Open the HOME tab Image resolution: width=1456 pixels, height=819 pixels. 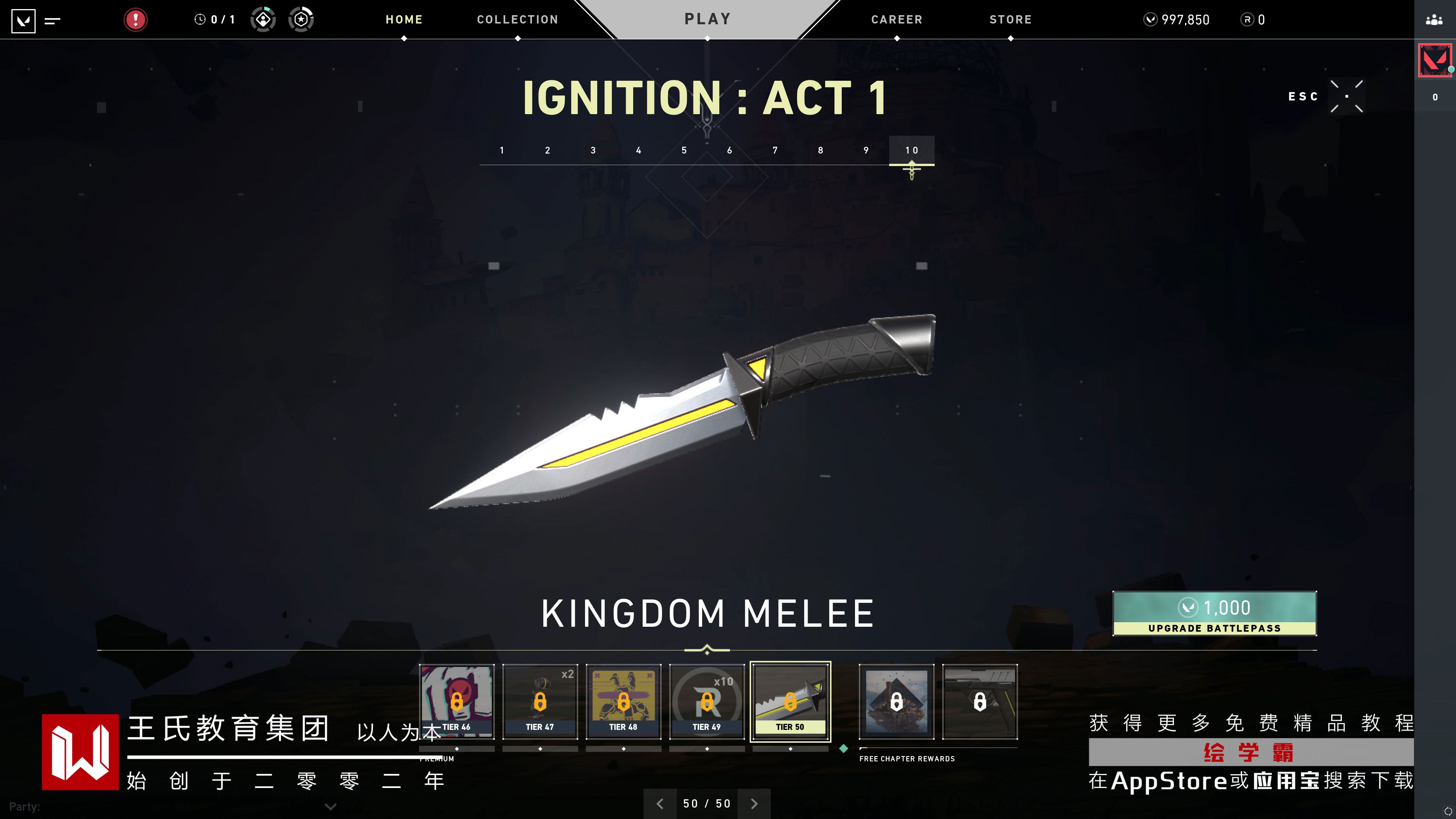point(403,20)
